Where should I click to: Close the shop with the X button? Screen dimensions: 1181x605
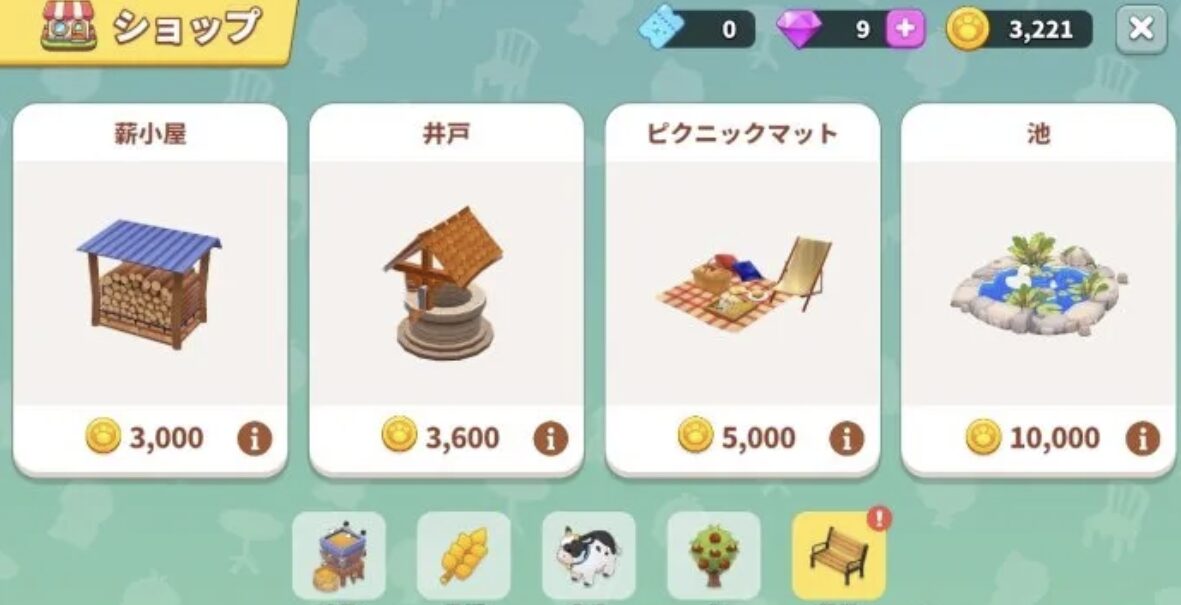(1141, 29)
